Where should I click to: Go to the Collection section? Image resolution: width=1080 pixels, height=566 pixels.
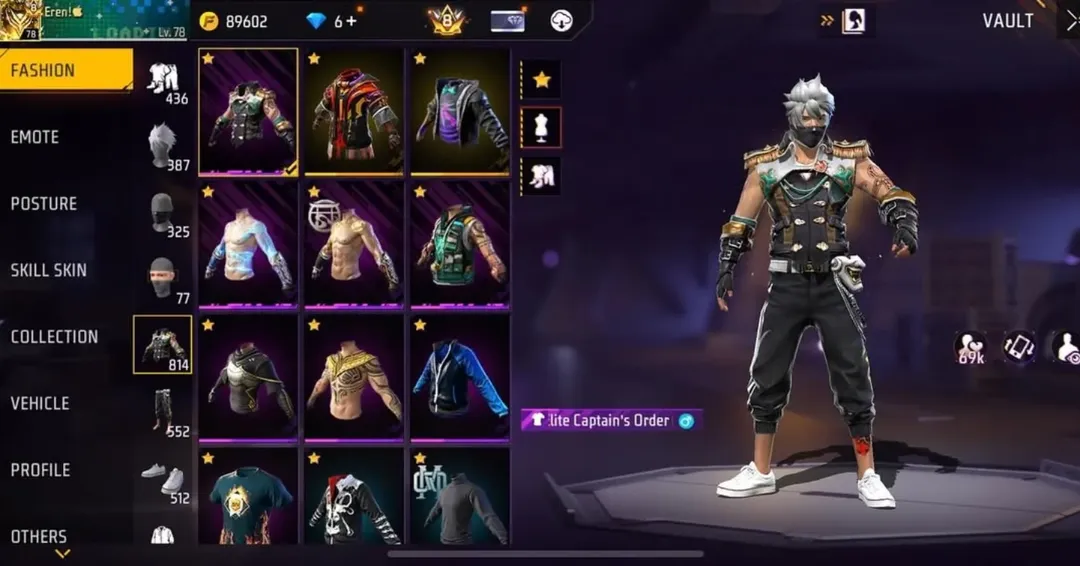pyautogui.click(x=55, y=337)
